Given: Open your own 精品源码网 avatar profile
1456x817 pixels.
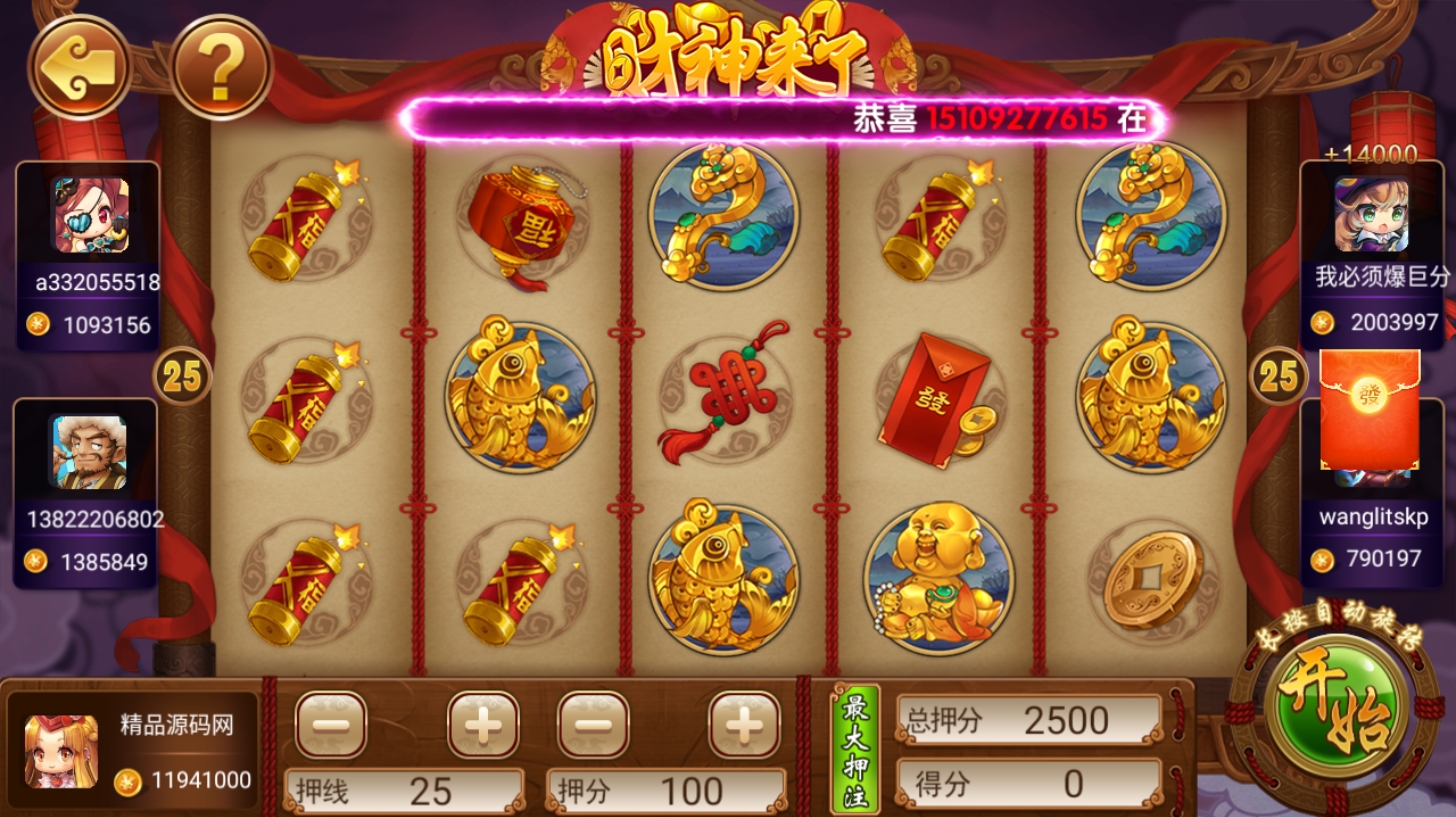Looking at the screenshot, I should point(62,751).
